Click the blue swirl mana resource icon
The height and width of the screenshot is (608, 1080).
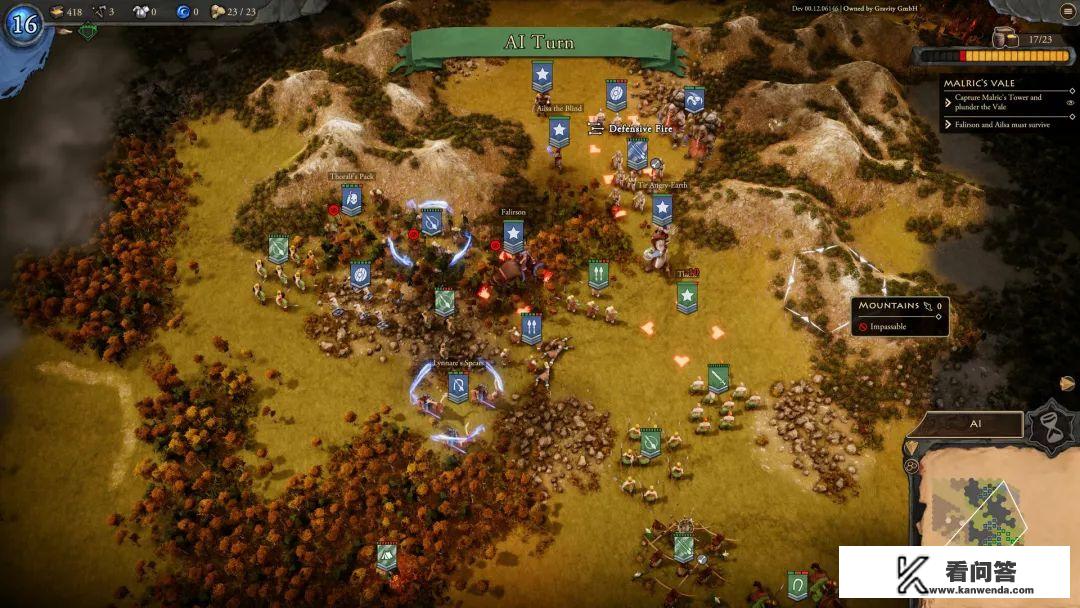coord(183,12)
